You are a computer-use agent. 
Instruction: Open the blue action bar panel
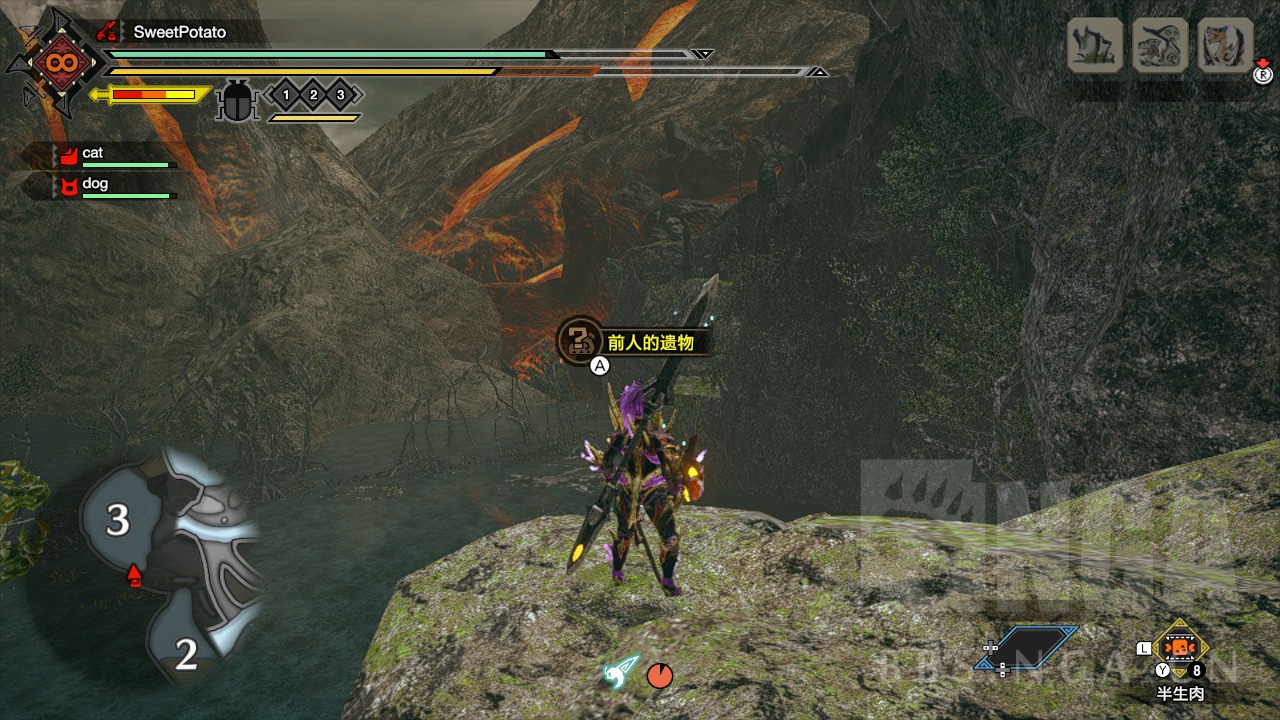pyautogui.click(x=1027, y=647)
